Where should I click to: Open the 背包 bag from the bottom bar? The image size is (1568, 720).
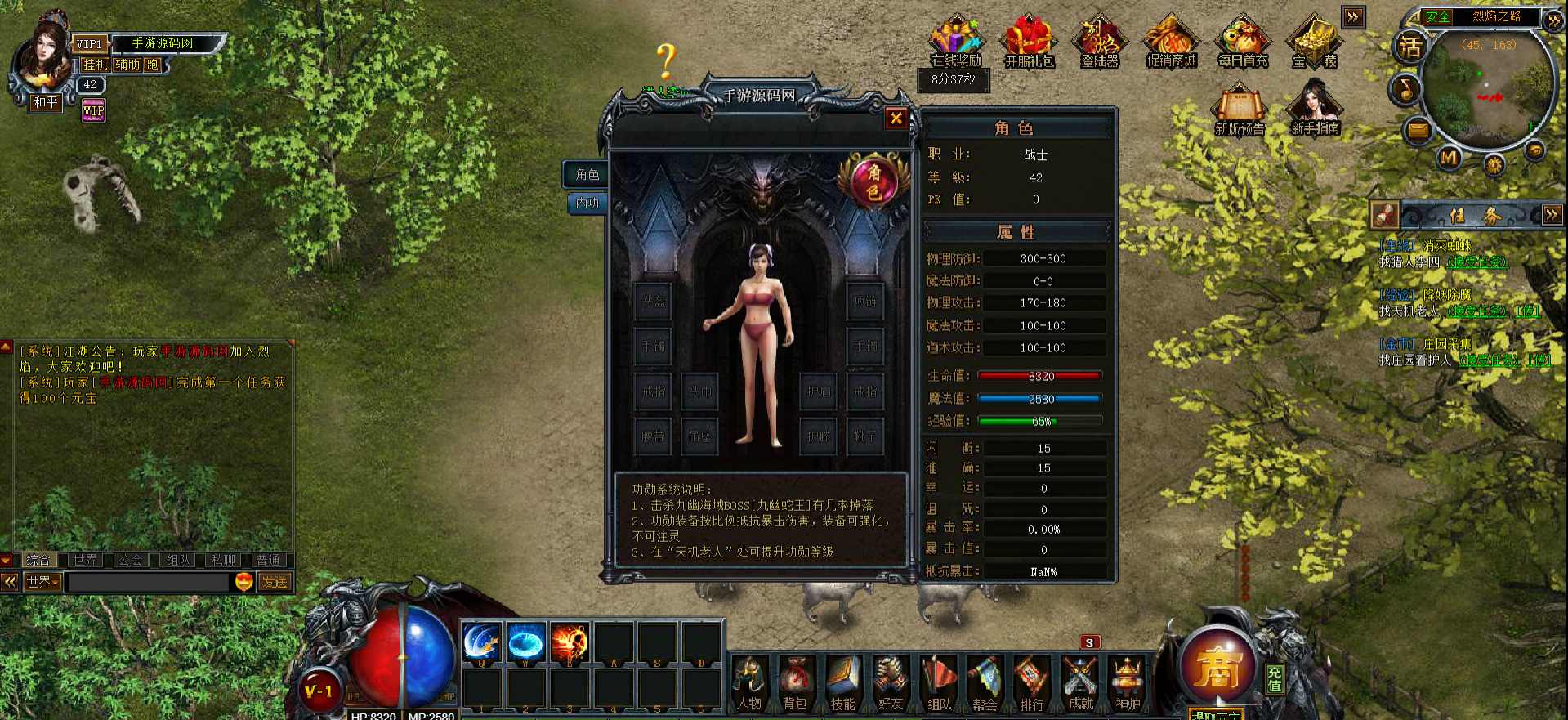pos(796,683)
